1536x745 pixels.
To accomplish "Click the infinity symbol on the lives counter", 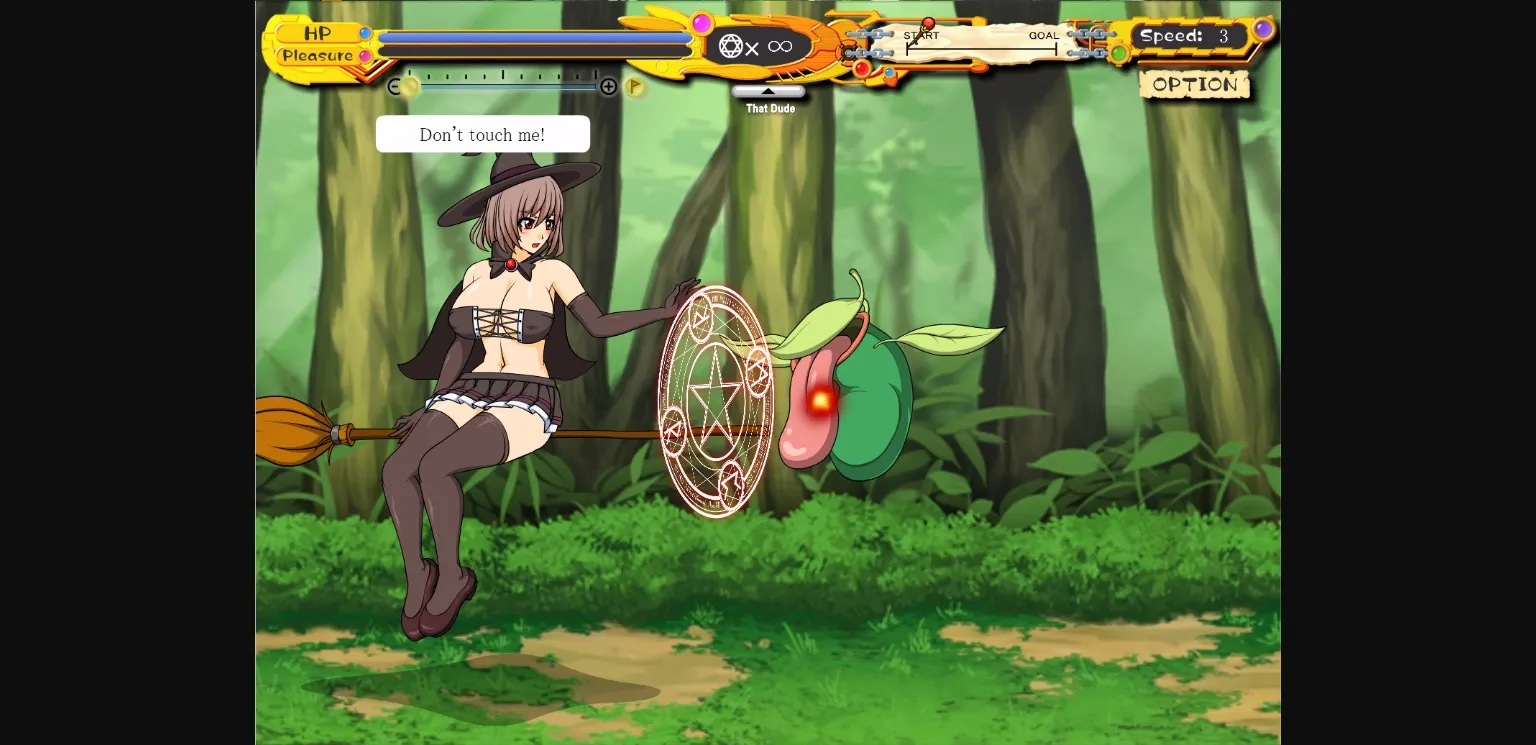I will [x=781, y=46].
